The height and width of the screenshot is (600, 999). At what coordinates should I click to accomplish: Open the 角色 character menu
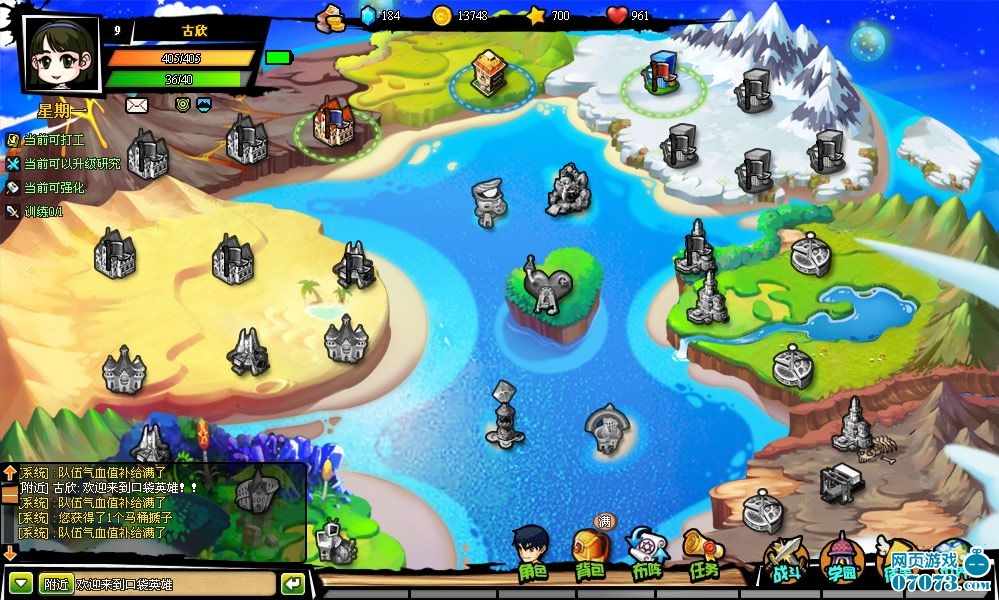pos(531,554)
